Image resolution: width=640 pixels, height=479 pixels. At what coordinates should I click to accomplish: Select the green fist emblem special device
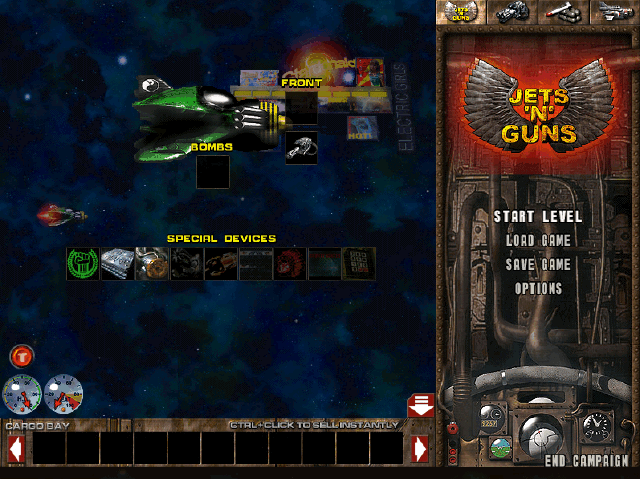click(83, 264)
